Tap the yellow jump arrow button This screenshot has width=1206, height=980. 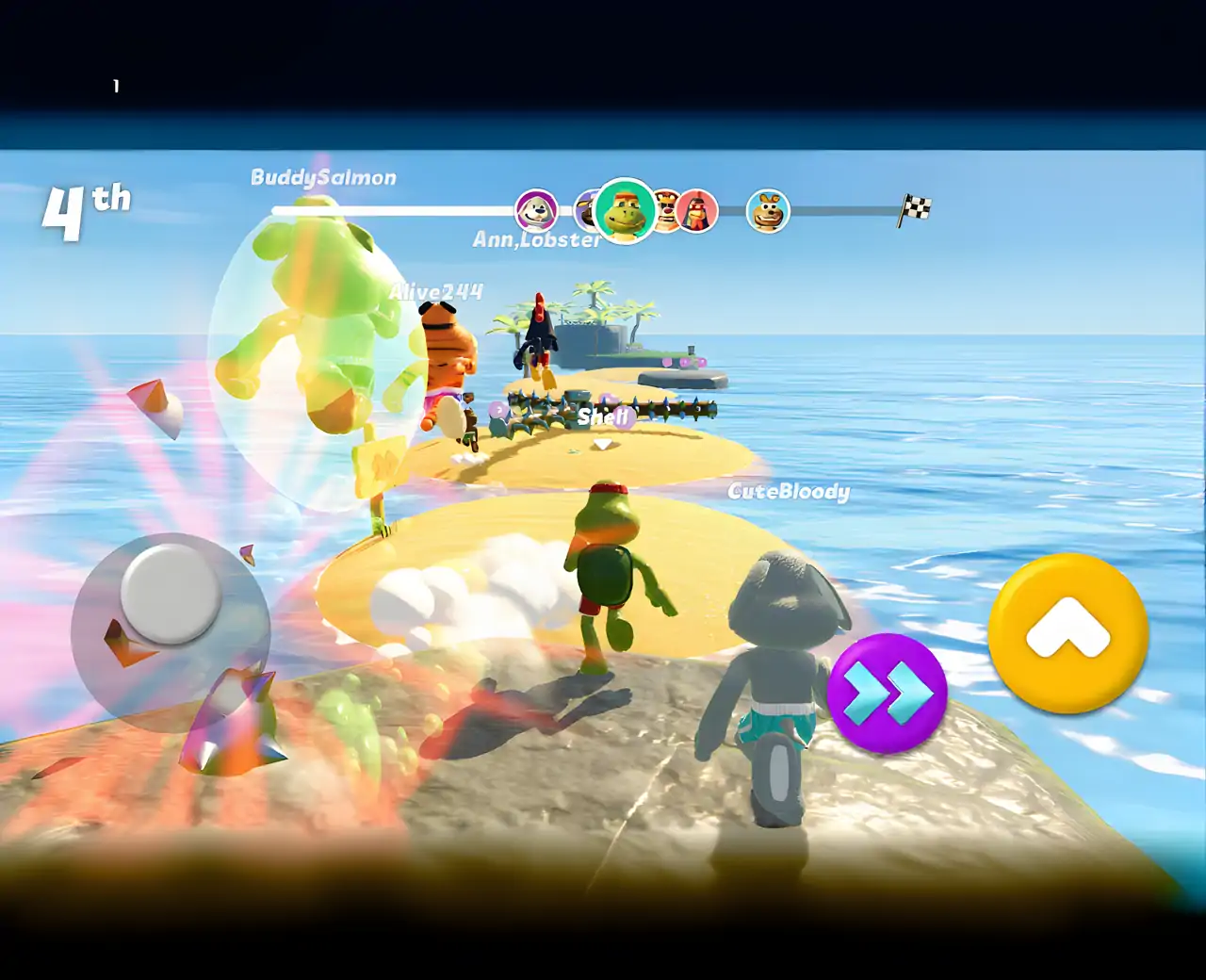(1068, 632)
